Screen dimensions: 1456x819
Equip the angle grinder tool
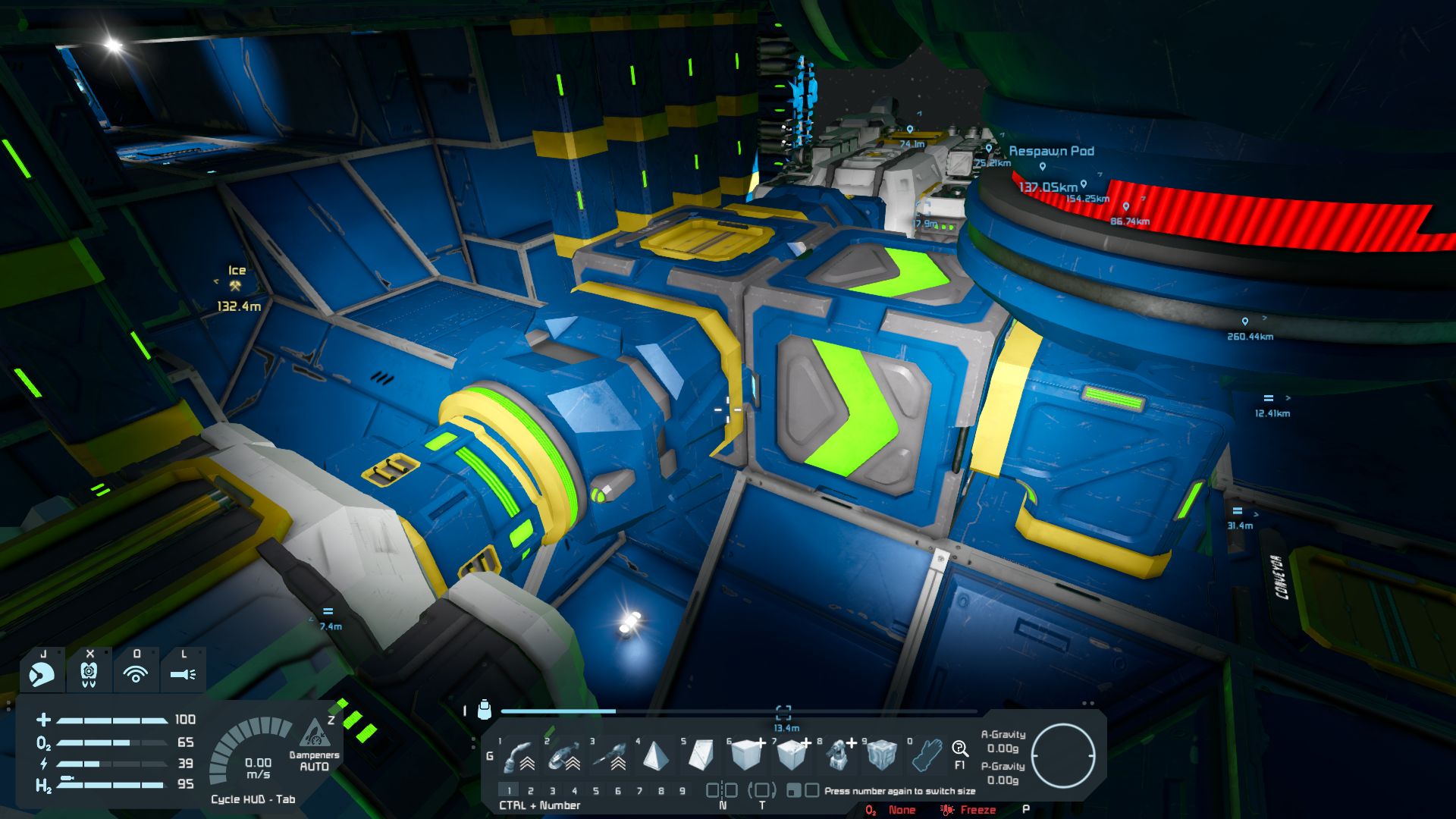point(565,755)
